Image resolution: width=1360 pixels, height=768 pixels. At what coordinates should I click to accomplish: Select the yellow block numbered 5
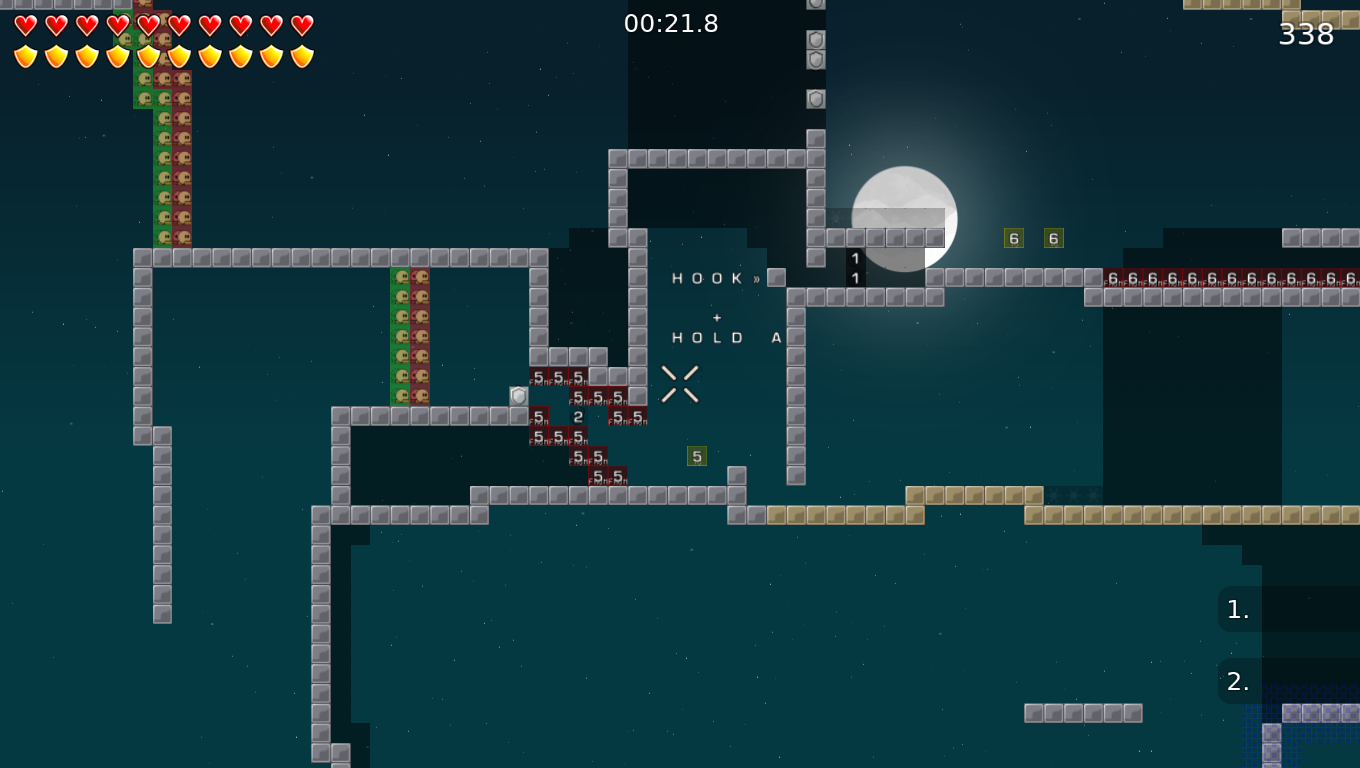pos(697,455)
